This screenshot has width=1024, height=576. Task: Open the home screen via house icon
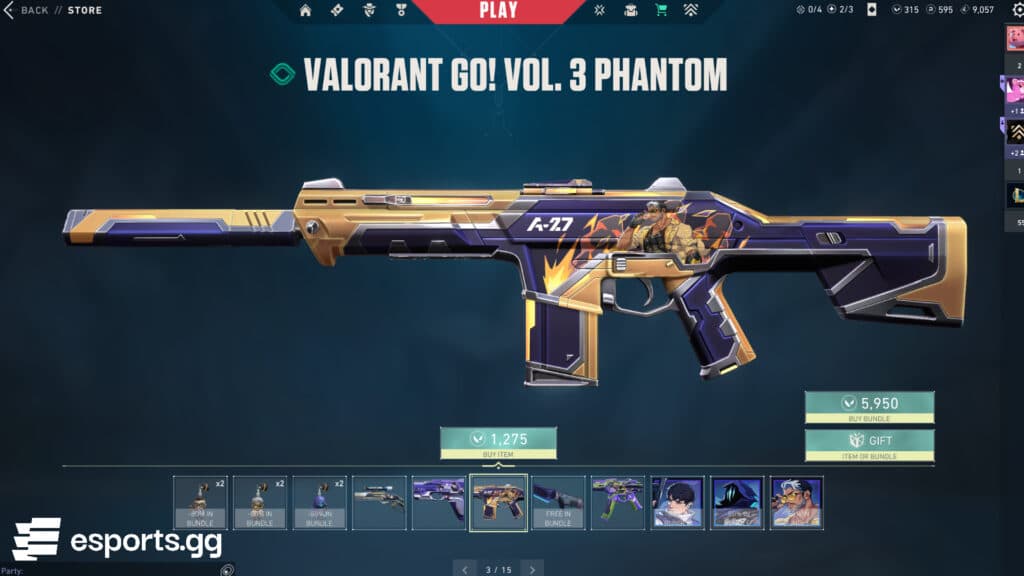305,11
